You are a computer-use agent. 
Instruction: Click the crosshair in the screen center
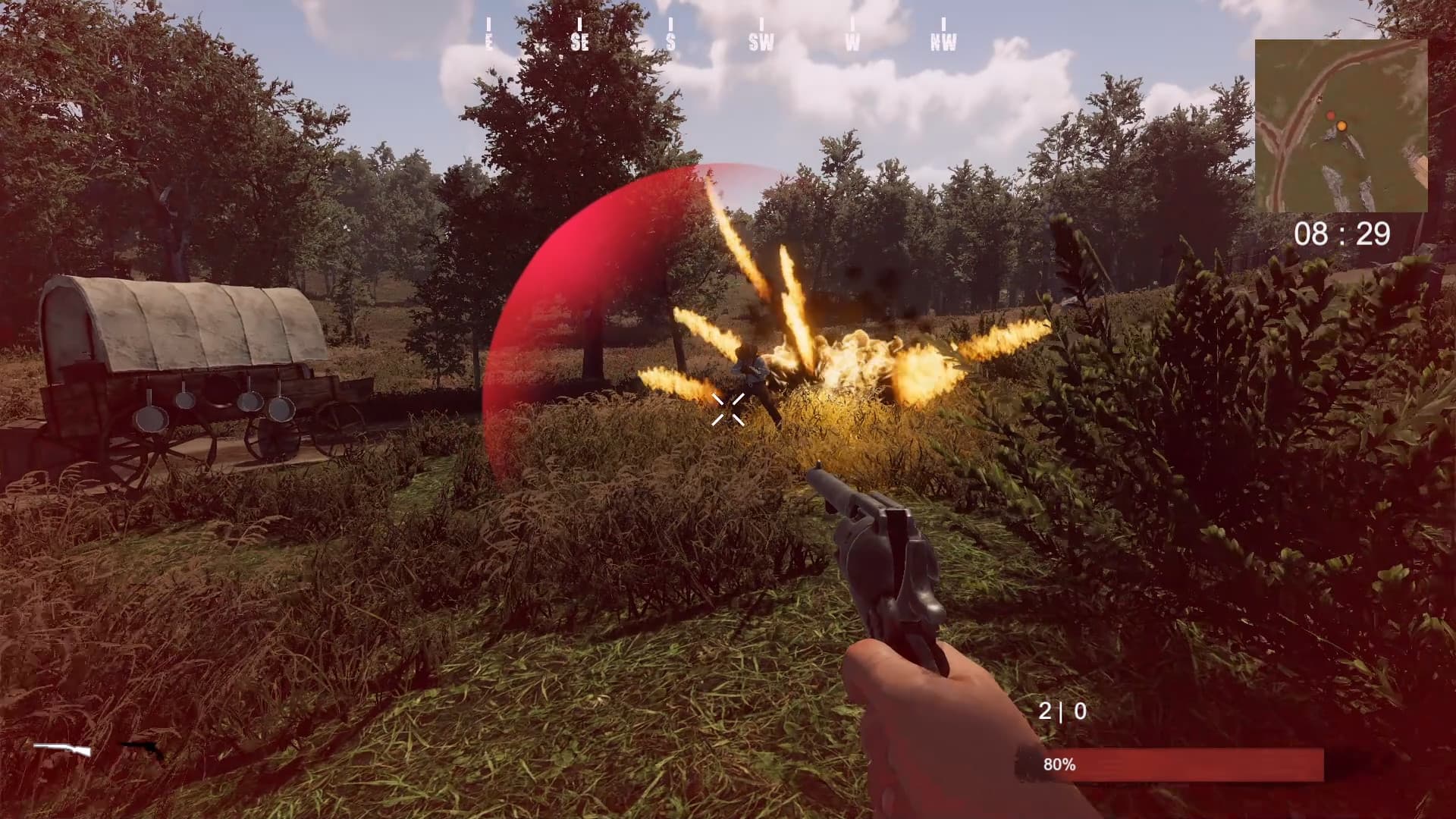point(728,409)
